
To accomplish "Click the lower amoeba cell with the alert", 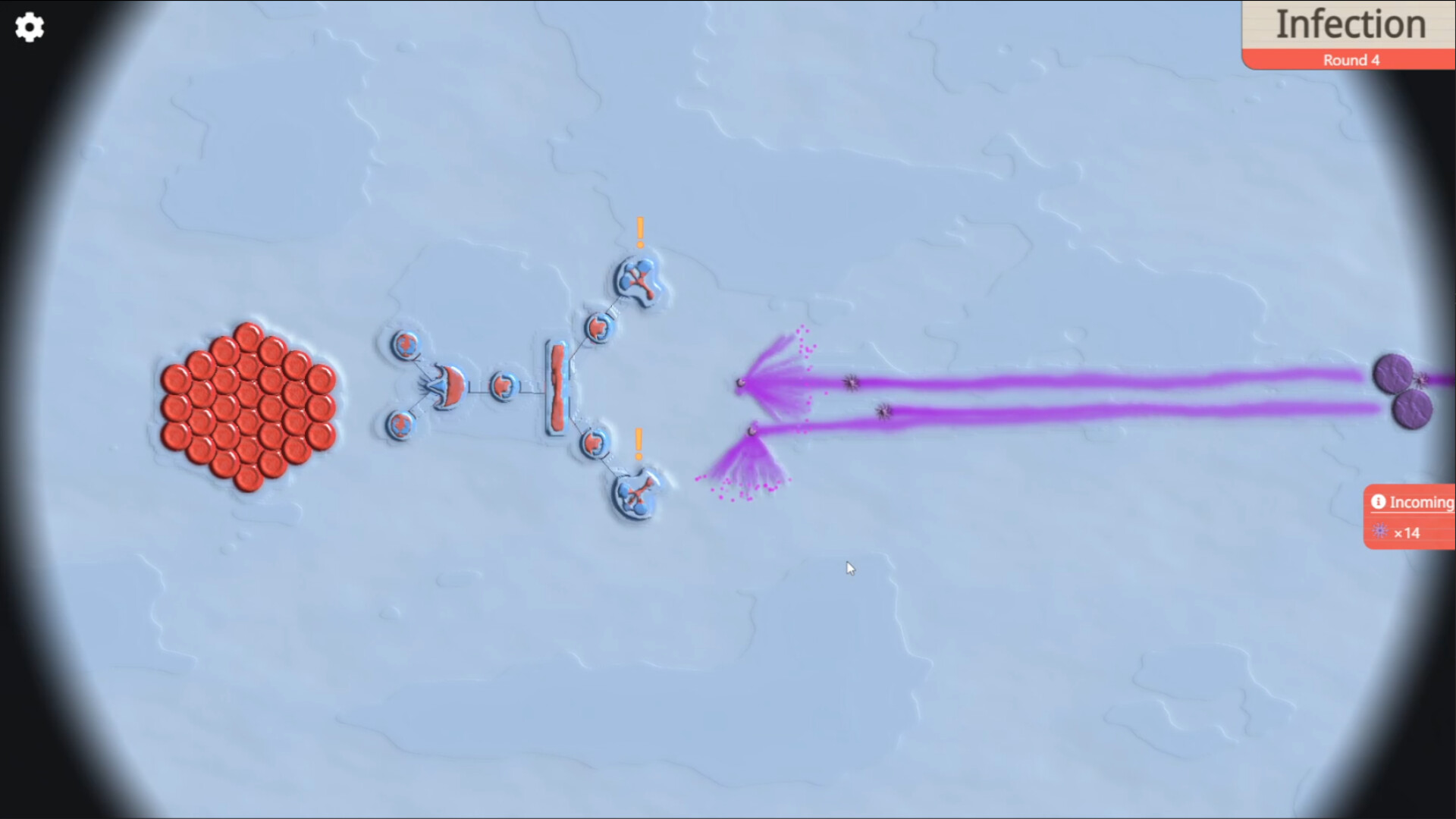I will point(637,493).
